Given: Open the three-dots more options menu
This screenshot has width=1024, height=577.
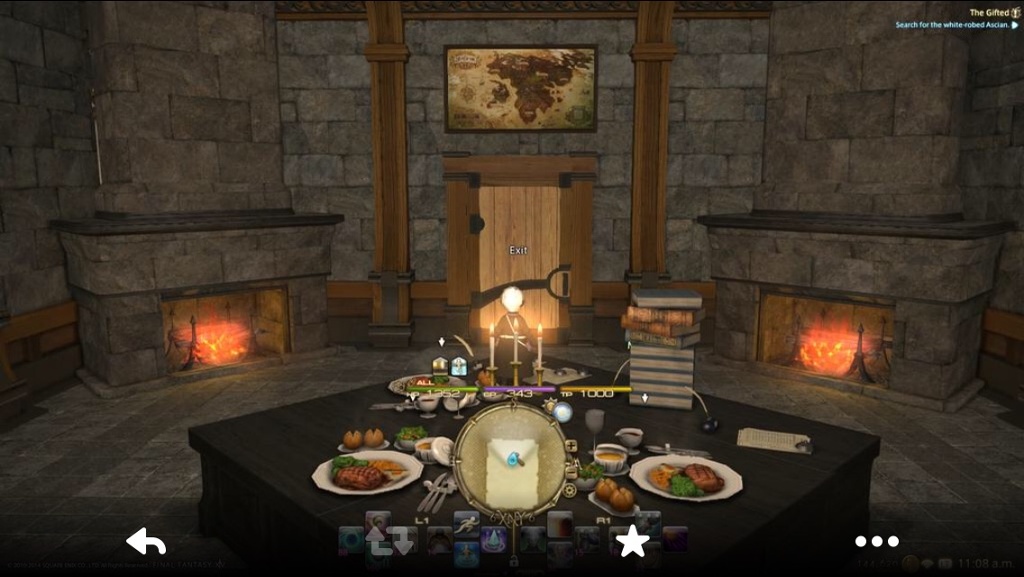Looking at the screenshot, I should [876, 541].
